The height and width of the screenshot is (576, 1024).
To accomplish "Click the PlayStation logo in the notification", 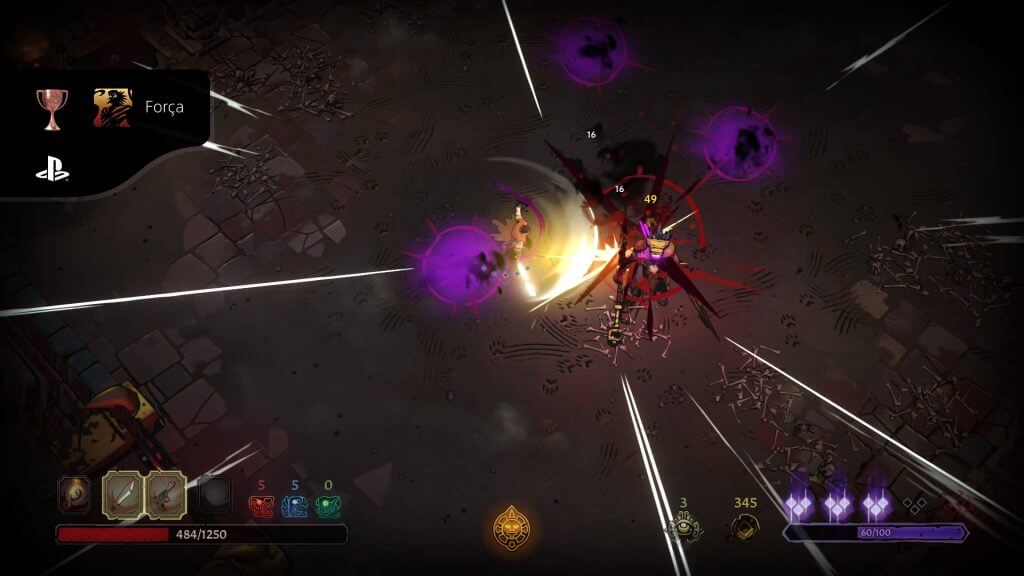I will click(52, 171).
